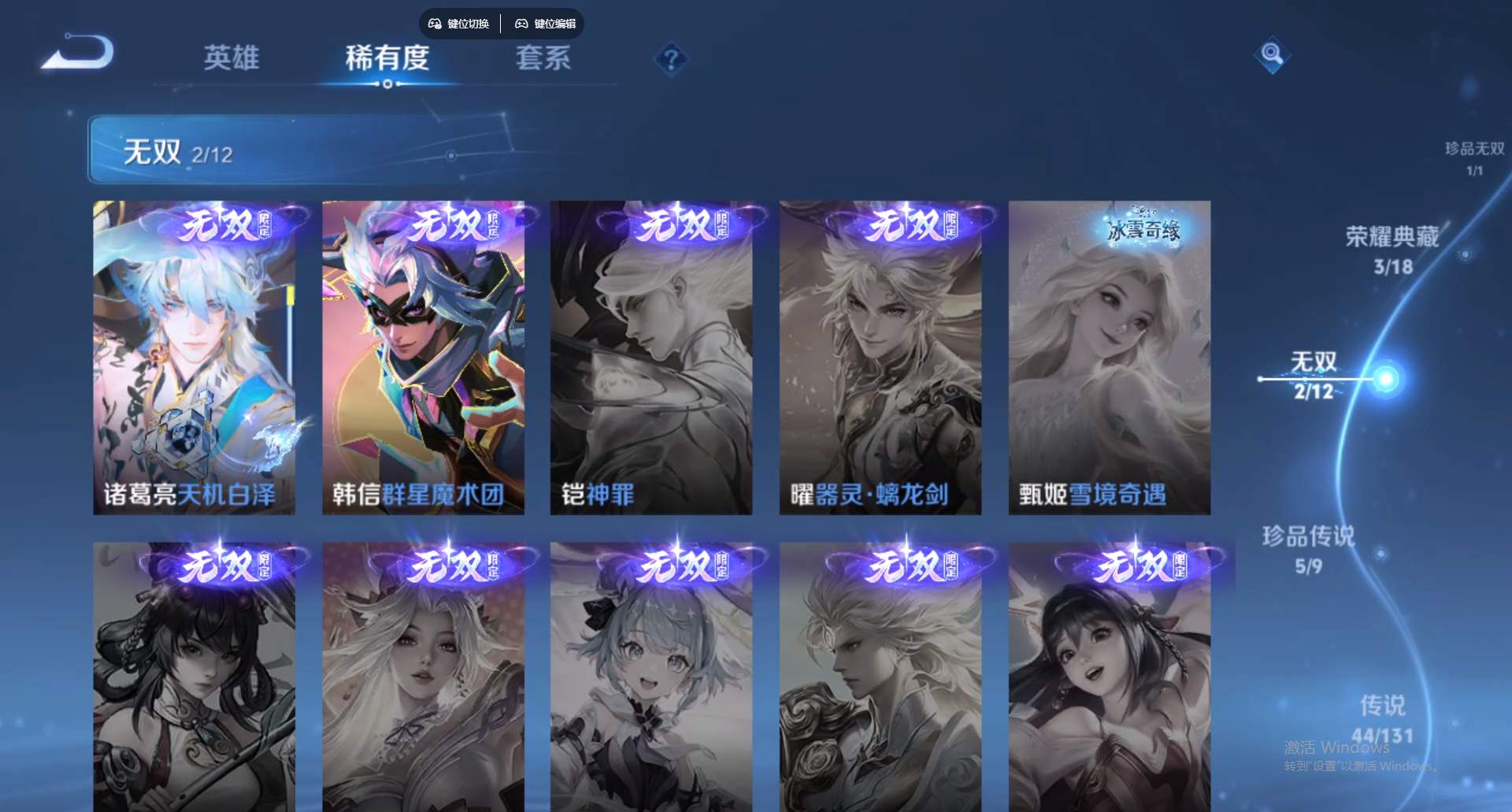
Task: Click the back arrow icon top left
Action: click(x=79, y=51)
